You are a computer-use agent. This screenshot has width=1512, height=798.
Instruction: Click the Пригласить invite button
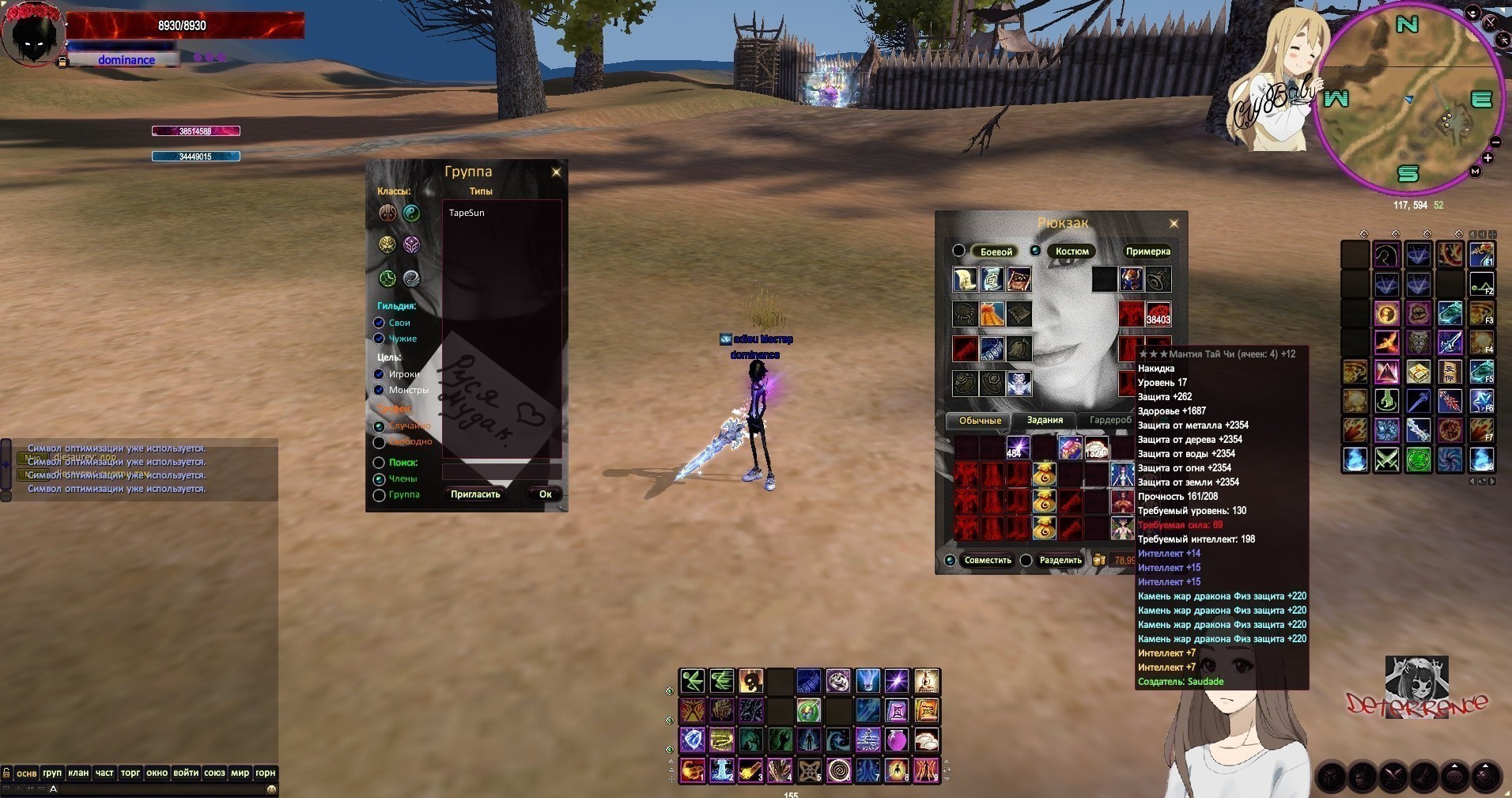(x=475, y=494)
